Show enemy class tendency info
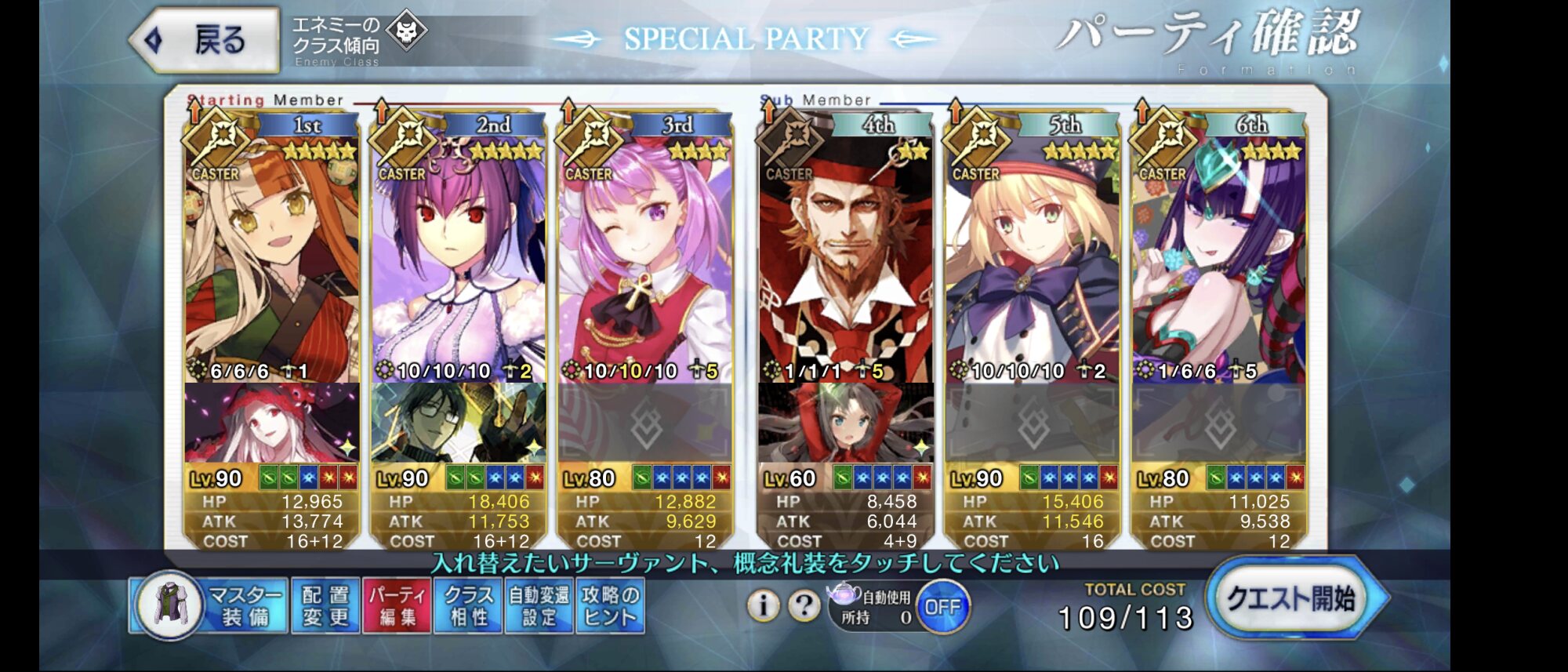 coord(358,39)
